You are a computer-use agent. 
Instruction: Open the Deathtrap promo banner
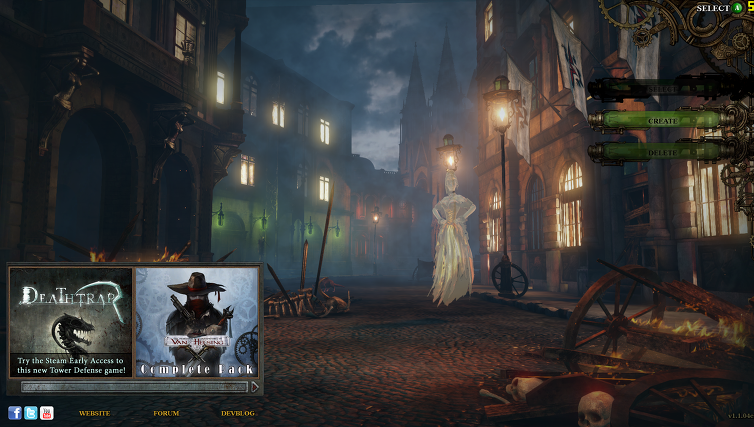71,322
